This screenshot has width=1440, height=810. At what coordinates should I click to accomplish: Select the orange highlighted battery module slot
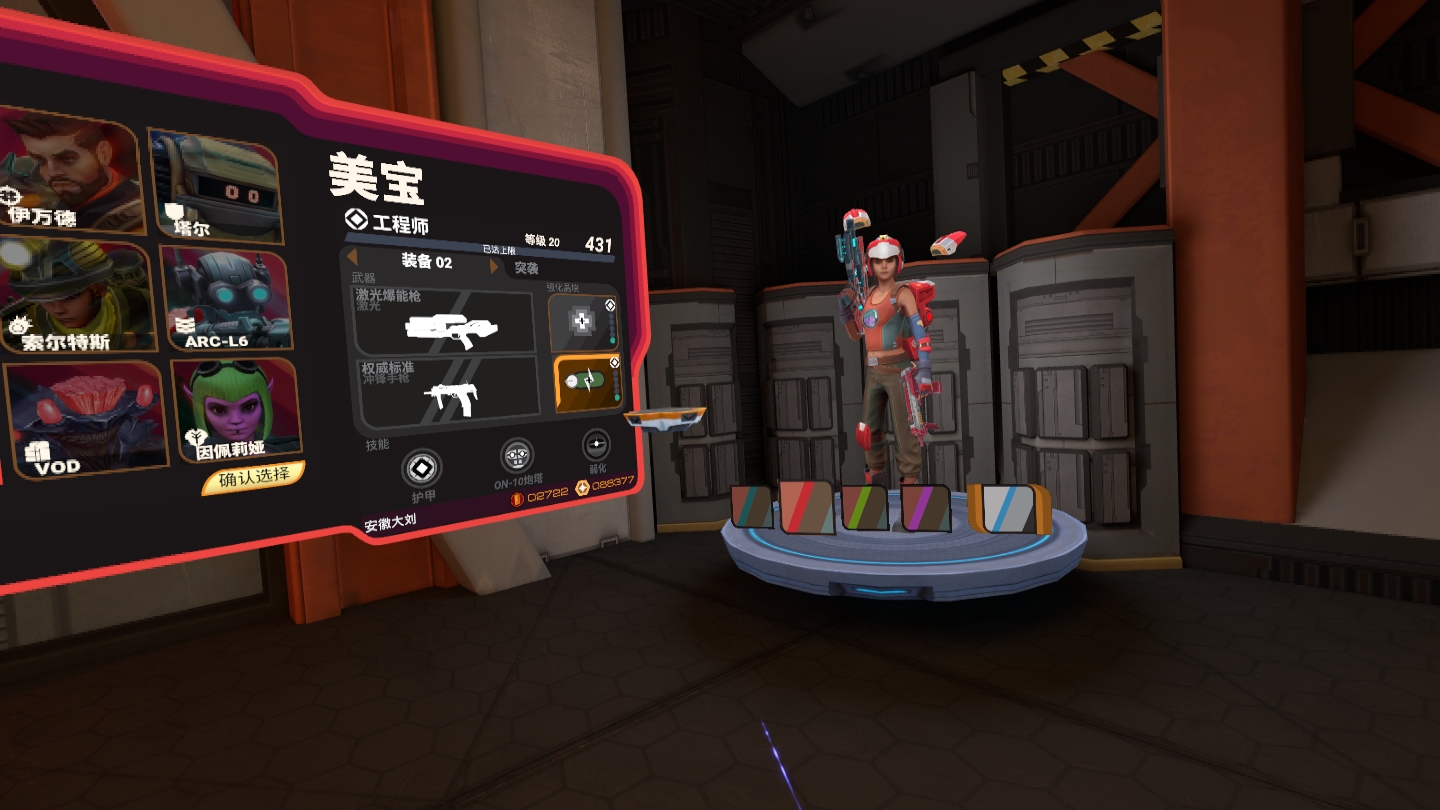click(x=588, y=383)
